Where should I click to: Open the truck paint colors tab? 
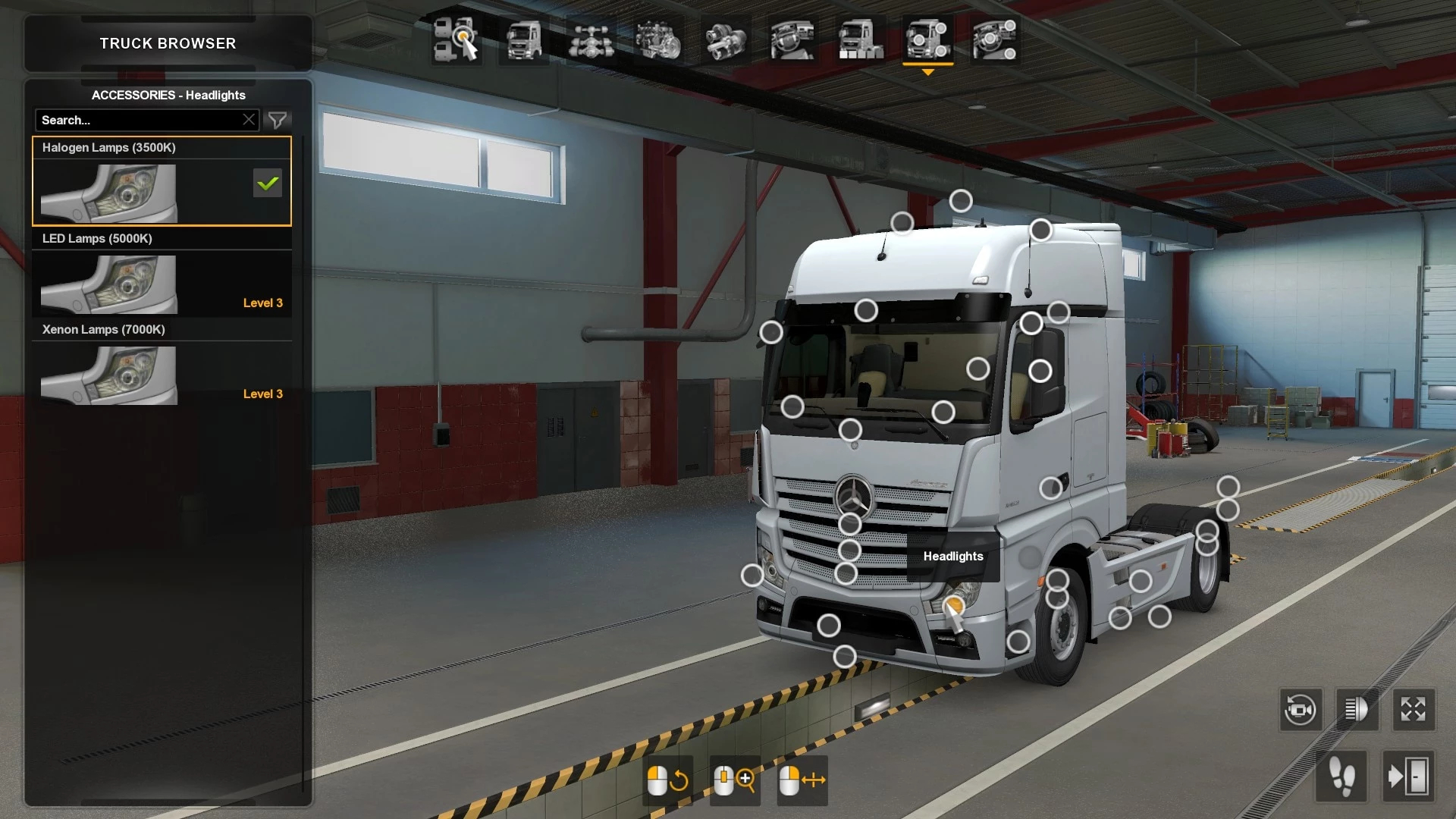tap(861, 39)
